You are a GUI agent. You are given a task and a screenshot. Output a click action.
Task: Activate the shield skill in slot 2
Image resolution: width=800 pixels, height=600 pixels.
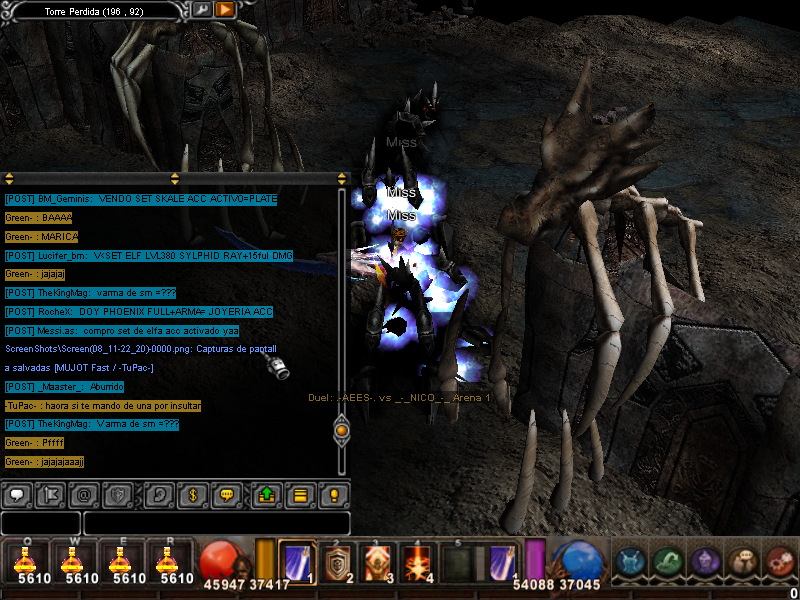click(340, 561)
